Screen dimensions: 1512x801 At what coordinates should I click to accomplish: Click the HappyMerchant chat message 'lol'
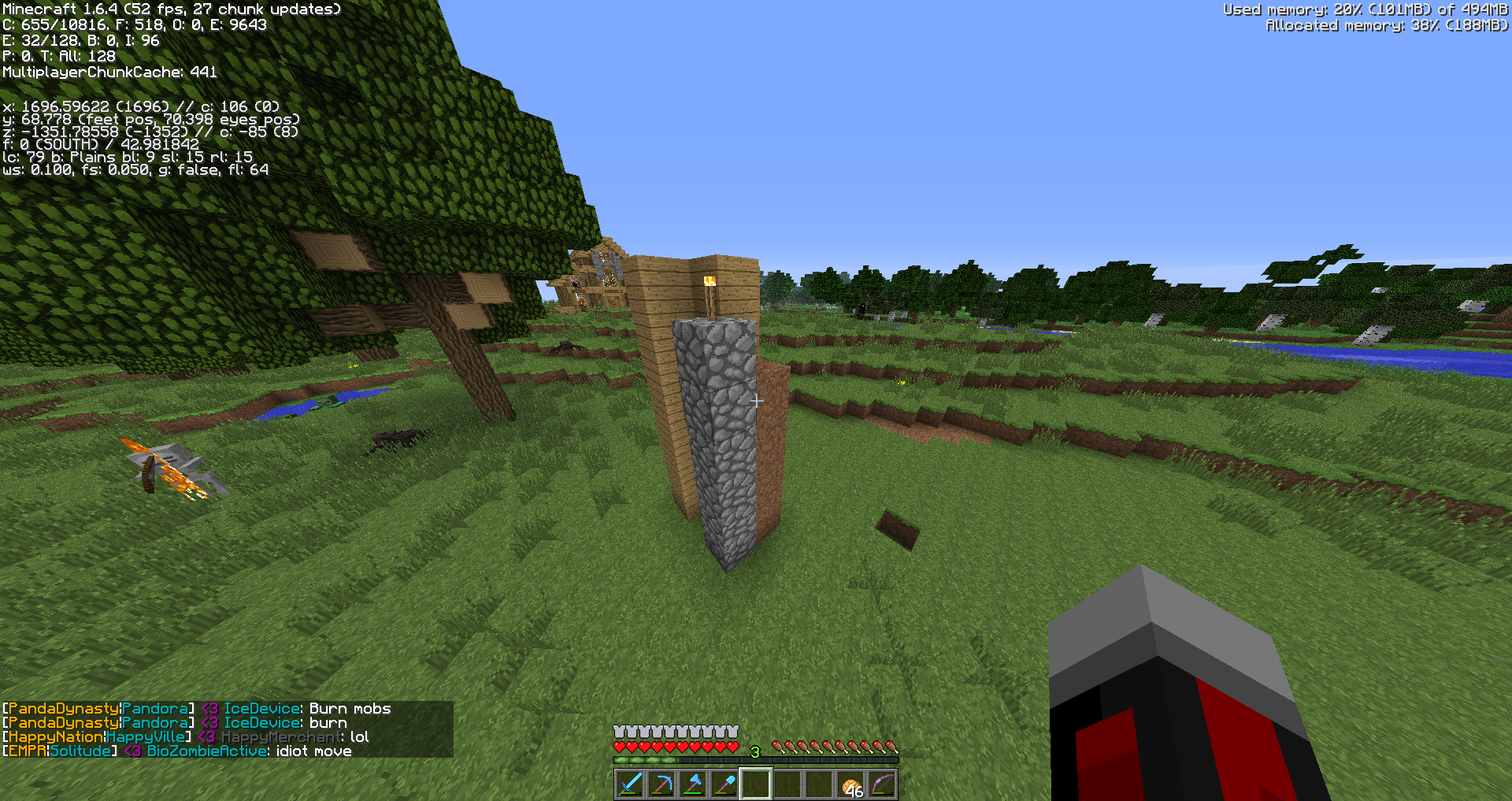point(361,736)
